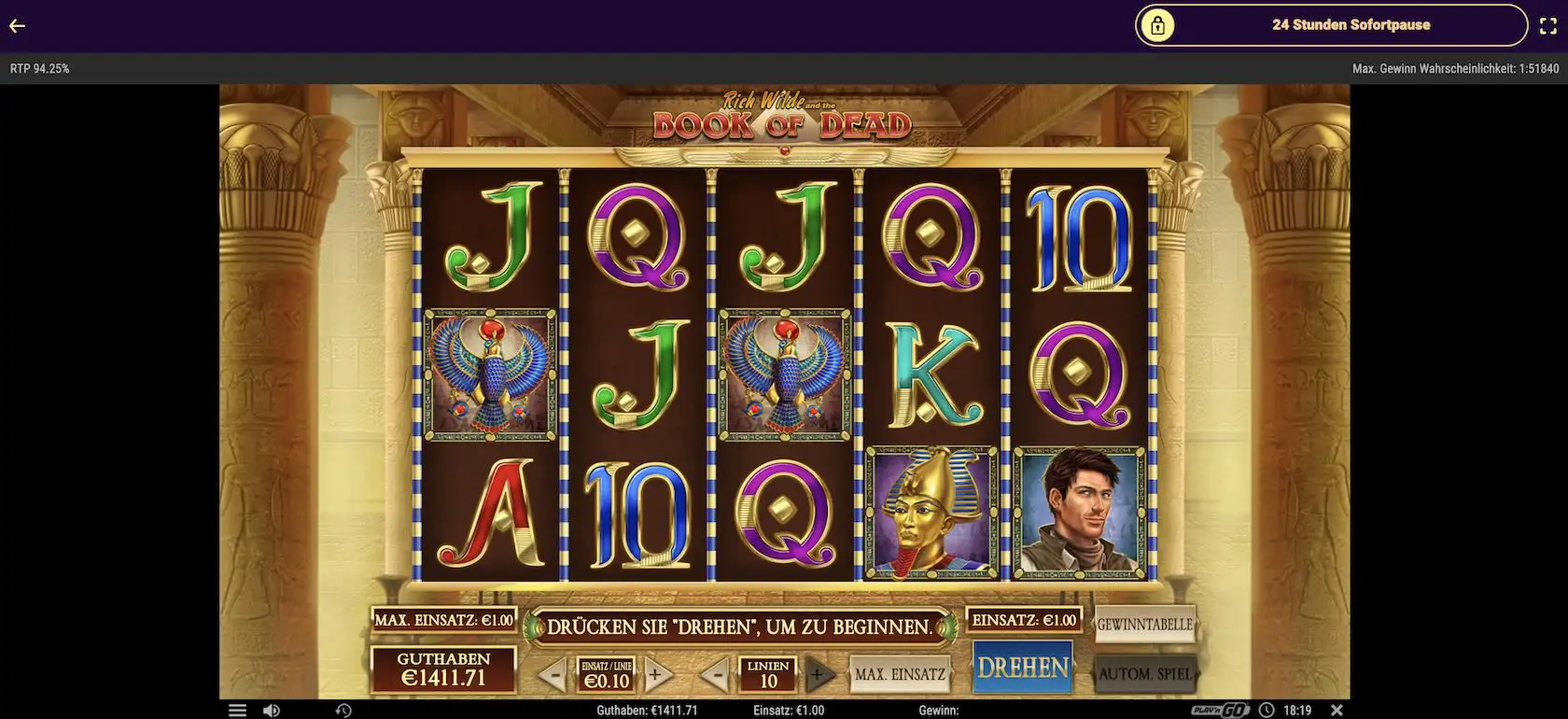
Task: Mute the game sound via the speaker icon
Action: tap(272, 710)
